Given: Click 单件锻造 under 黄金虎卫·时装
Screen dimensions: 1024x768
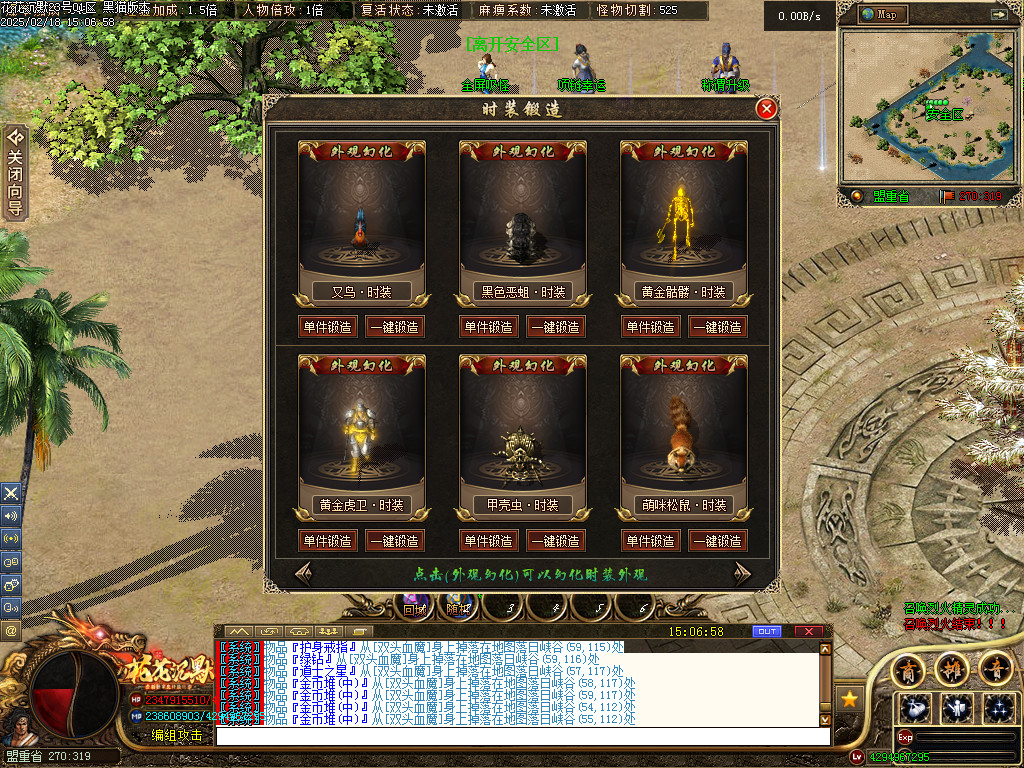Looking at the screenshot, I should click(327, 541).
